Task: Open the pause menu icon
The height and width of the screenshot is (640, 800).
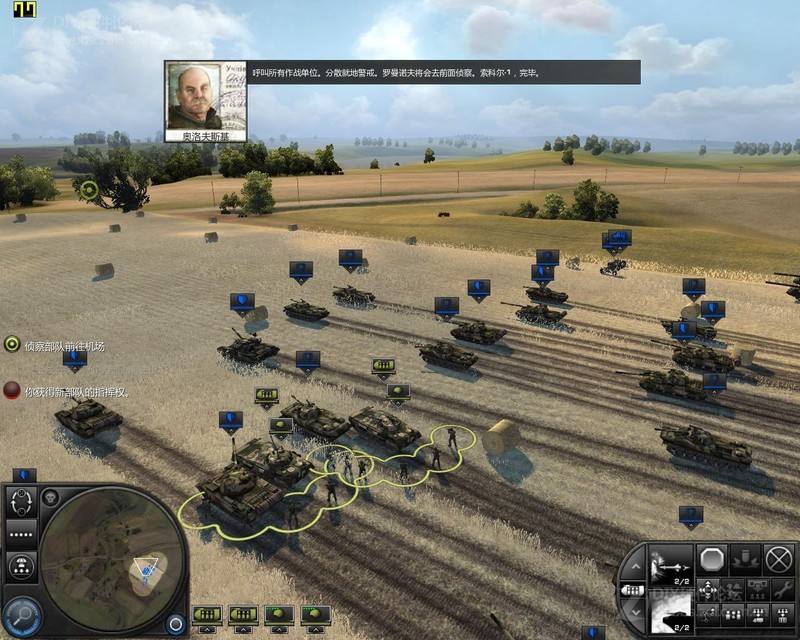Action: pyautogui.click(x=24, y=11)
